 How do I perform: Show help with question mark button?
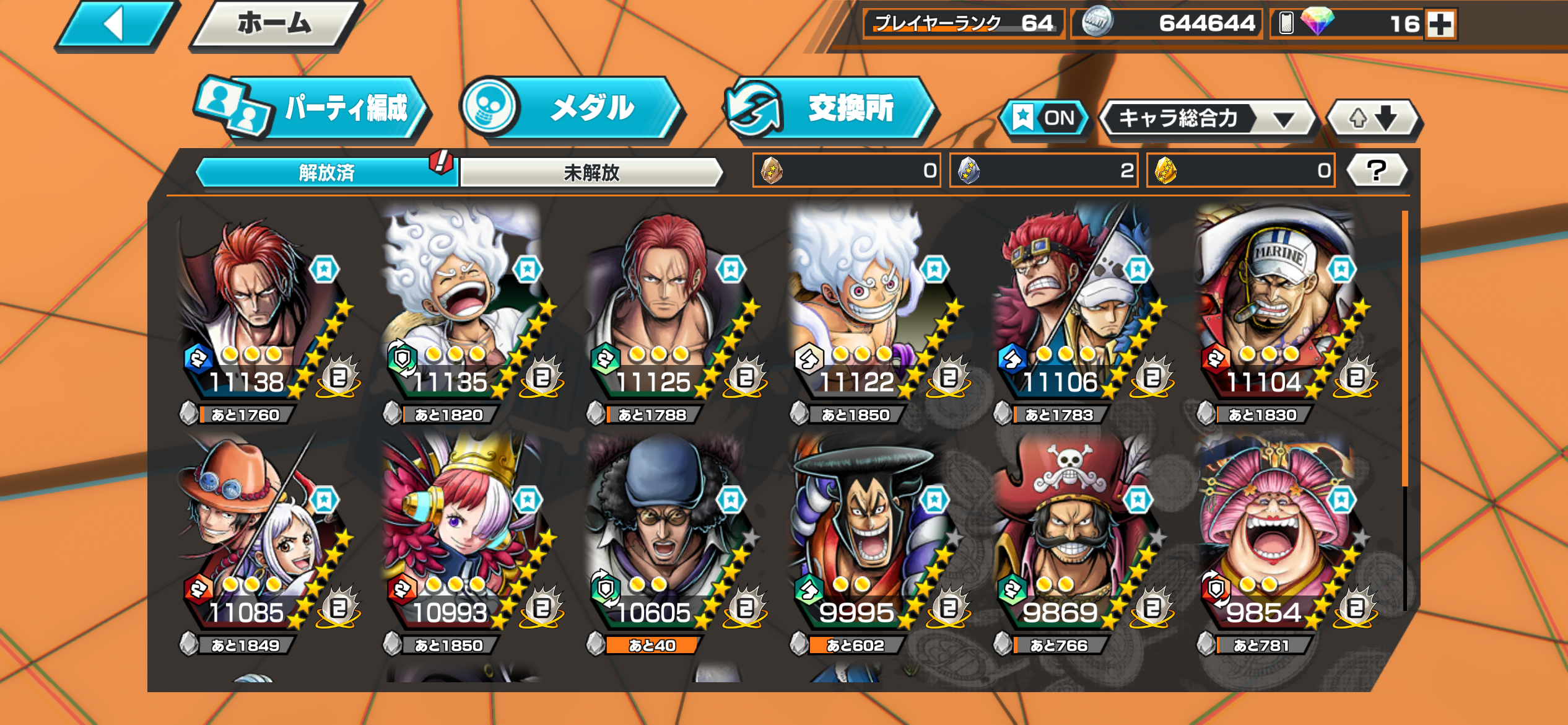click(x=1377, y=170)
